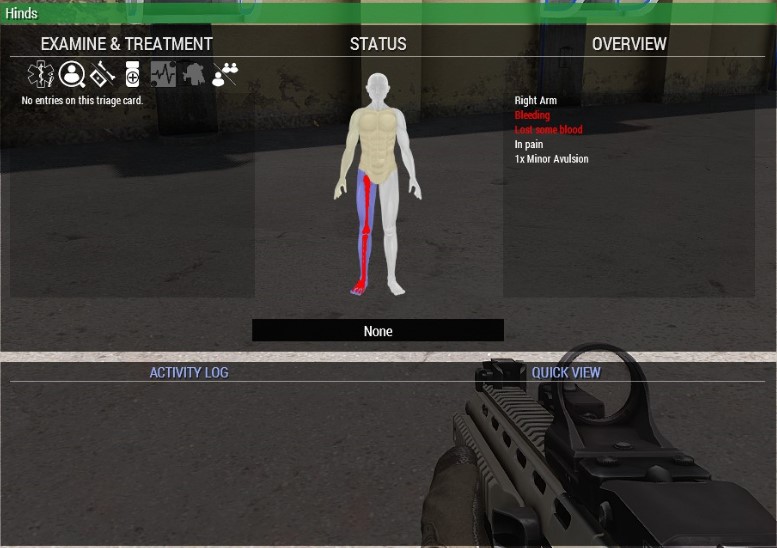The width and height of the screenshot is (777, 548).
Task: Select the drag and carry icon
Action: click(193, 74)
